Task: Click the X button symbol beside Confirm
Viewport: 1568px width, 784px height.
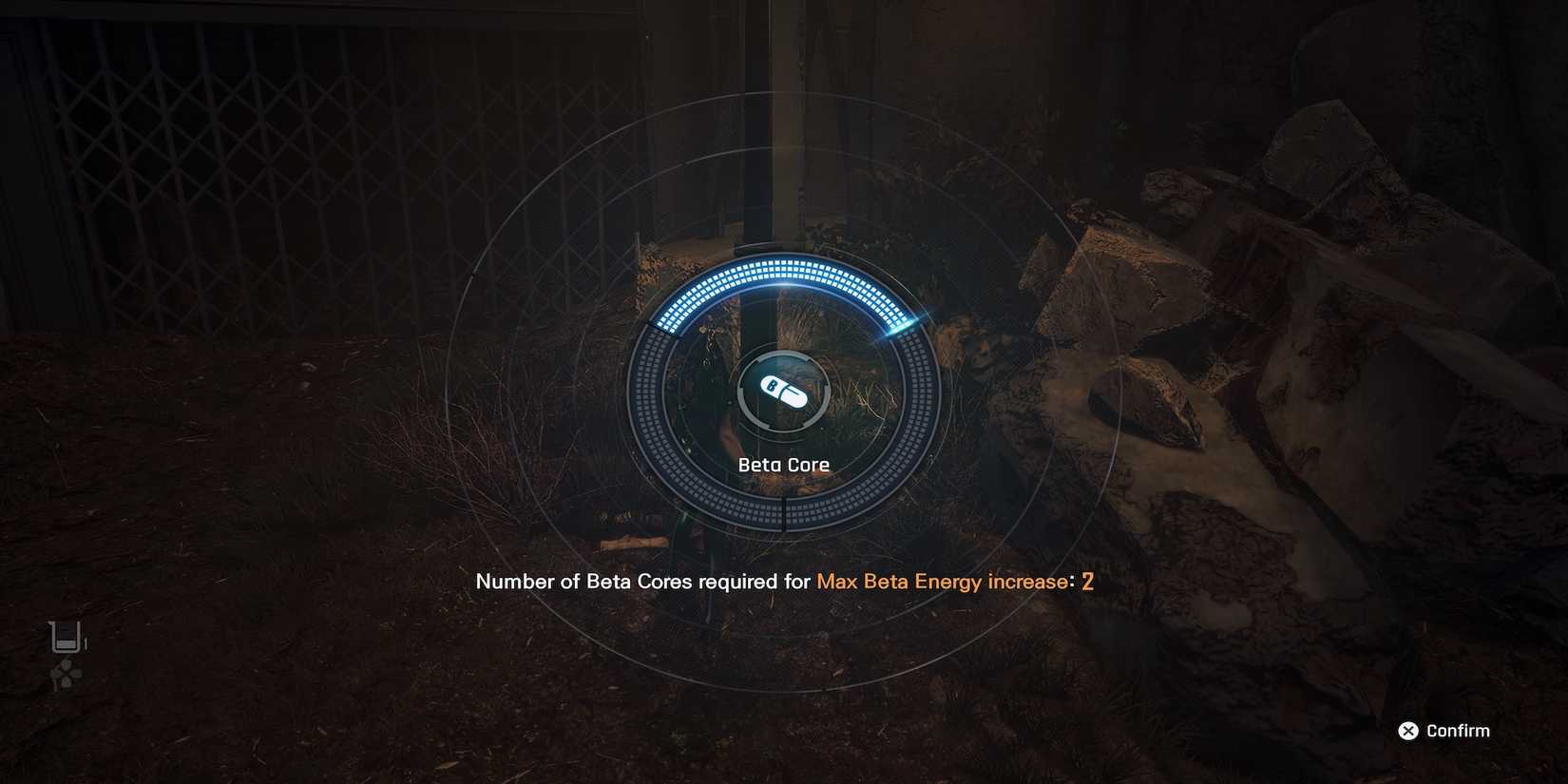Action: pos(1407,731)
